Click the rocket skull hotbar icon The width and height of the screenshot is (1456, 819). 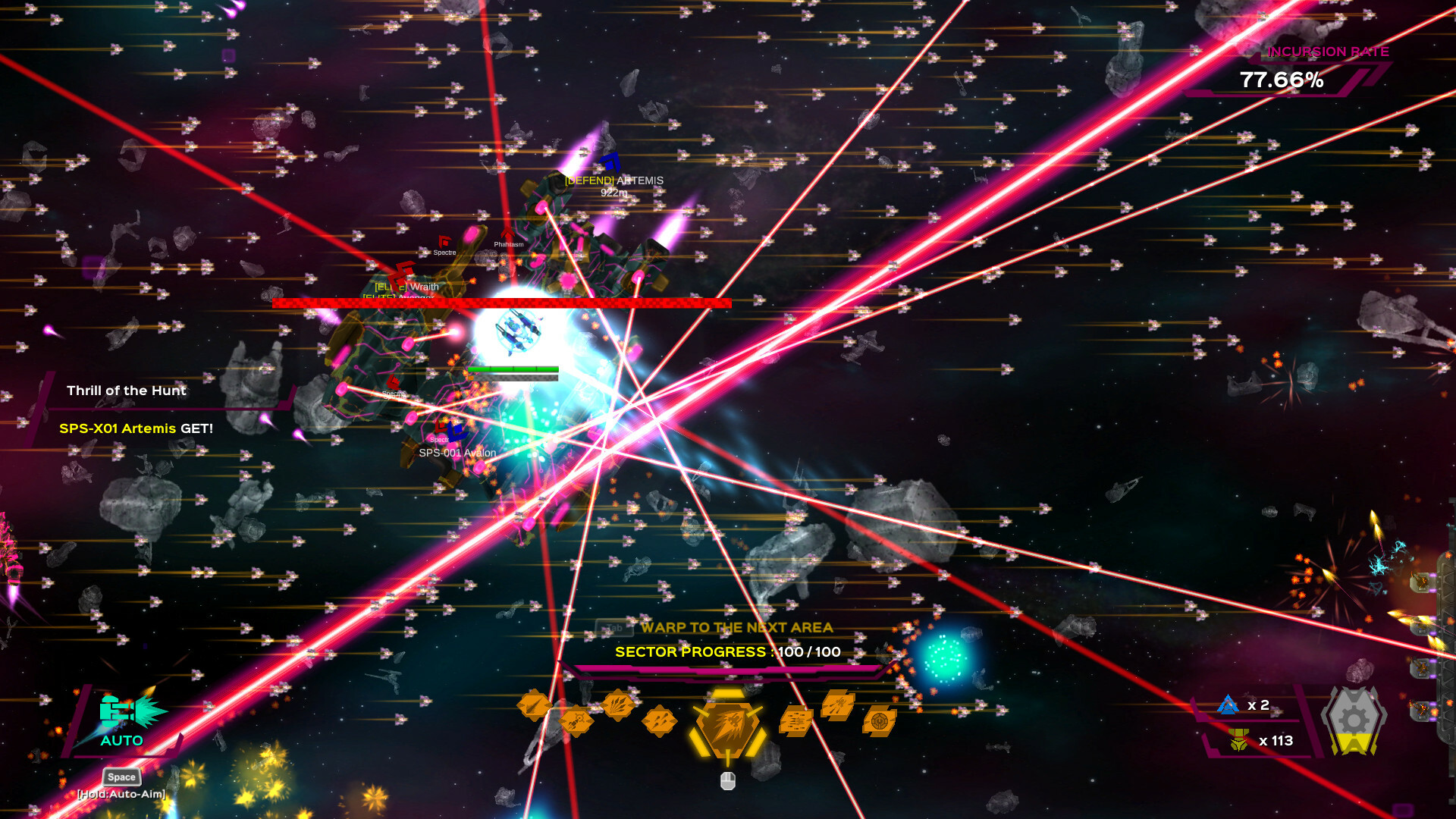(x=576, y=720)
